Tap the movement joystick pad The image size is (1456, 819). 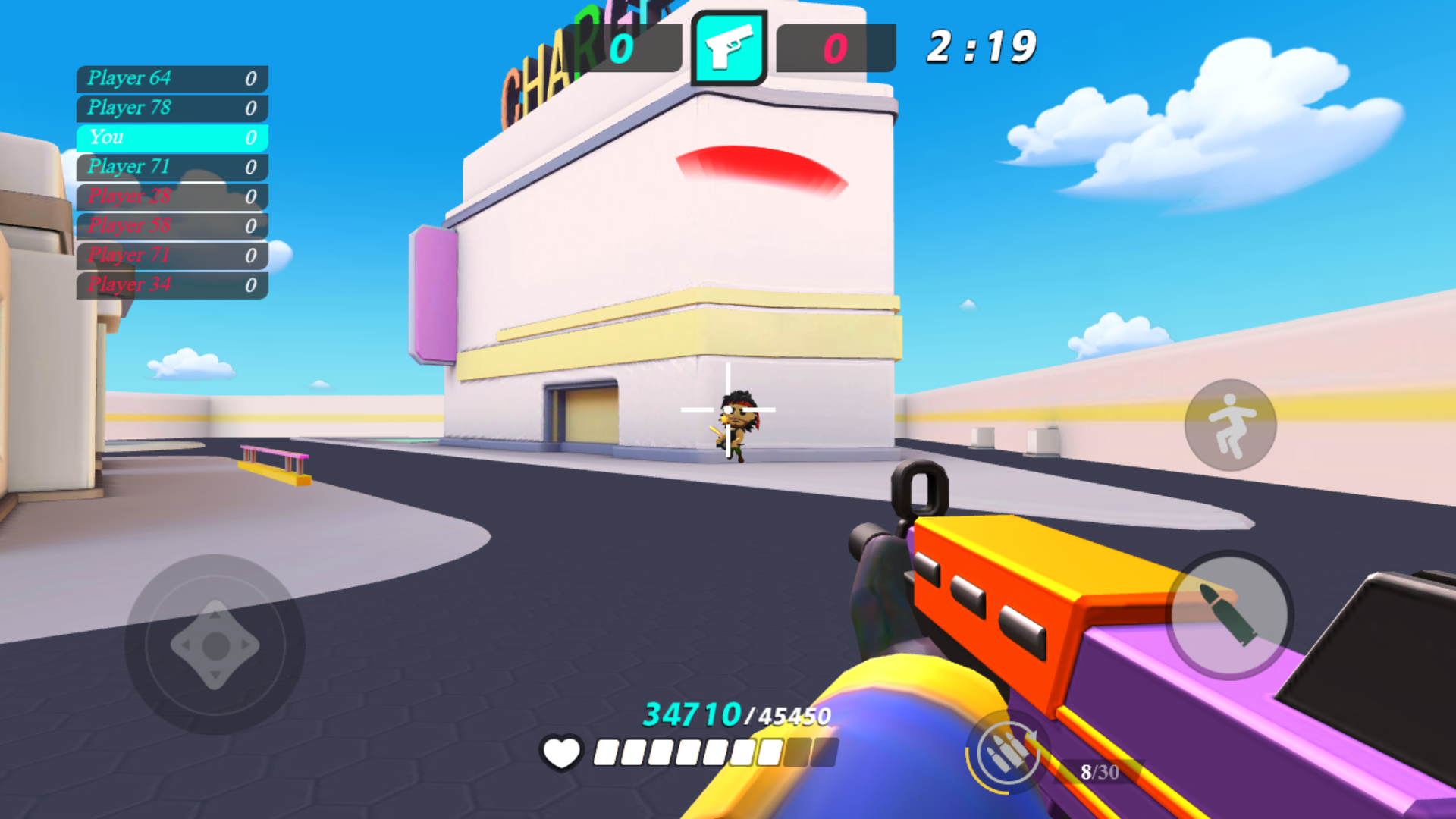[x=214, y=645]
